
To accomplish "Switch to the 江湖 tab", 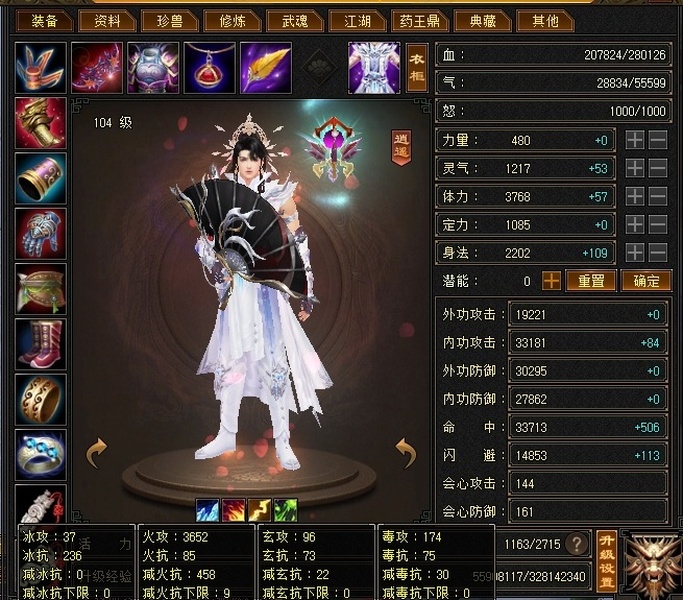I will [x=358, y=20].
